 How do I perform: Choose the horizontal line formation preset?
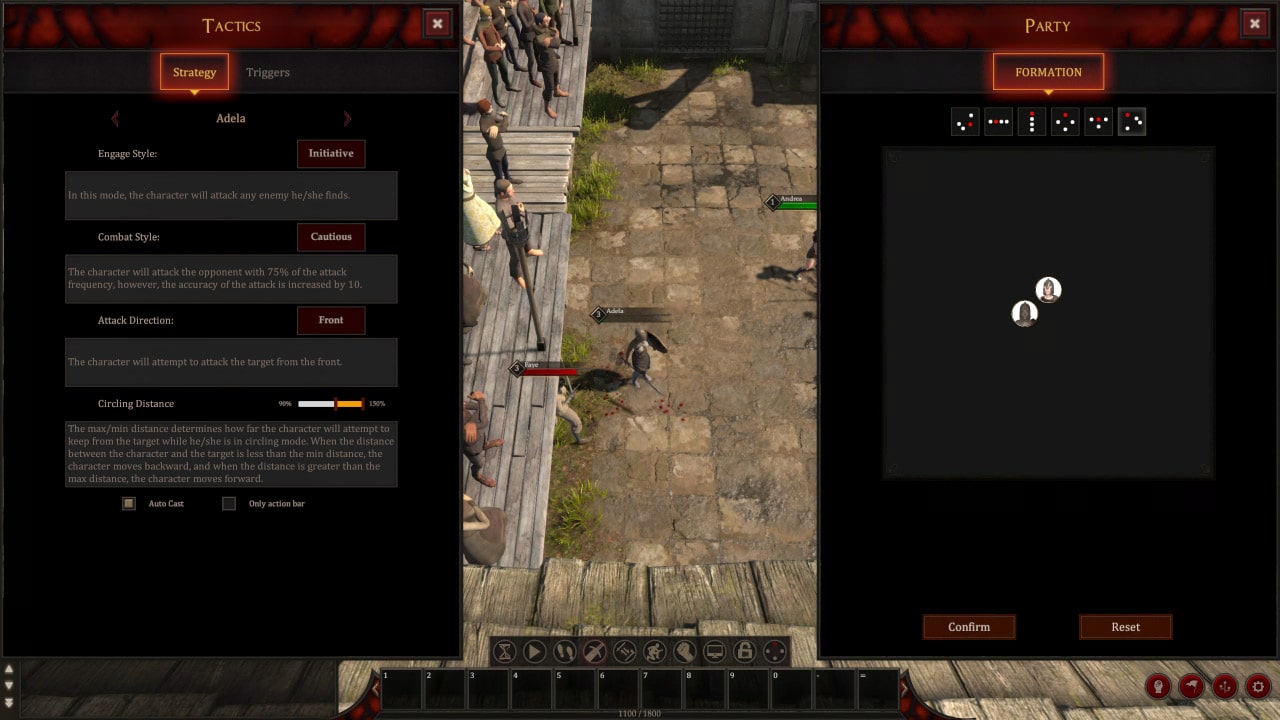[998, 122]
